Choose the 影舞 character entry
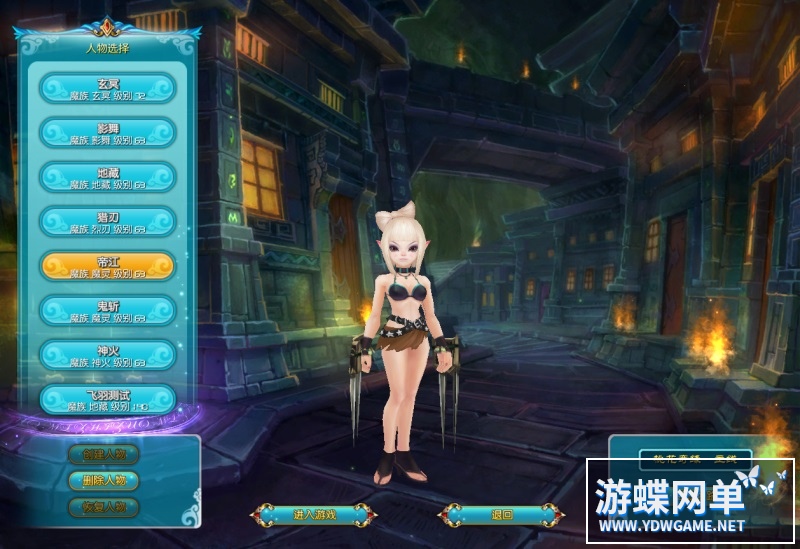Image resolution: width=800 pixels, height=549 pixels. point(108,133)
